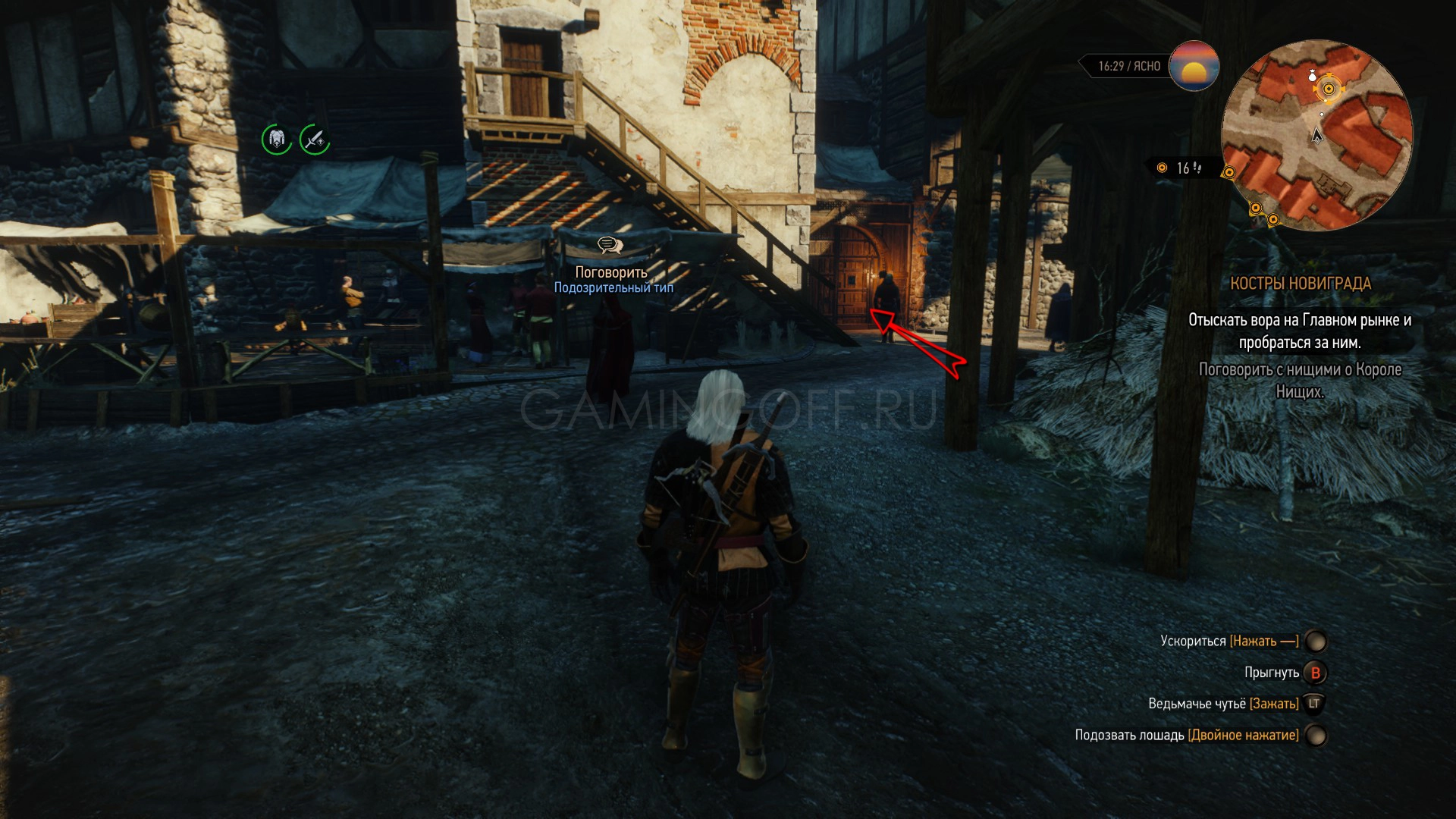
Task: Select the armor buff icon
Action: tap(277, 140)
